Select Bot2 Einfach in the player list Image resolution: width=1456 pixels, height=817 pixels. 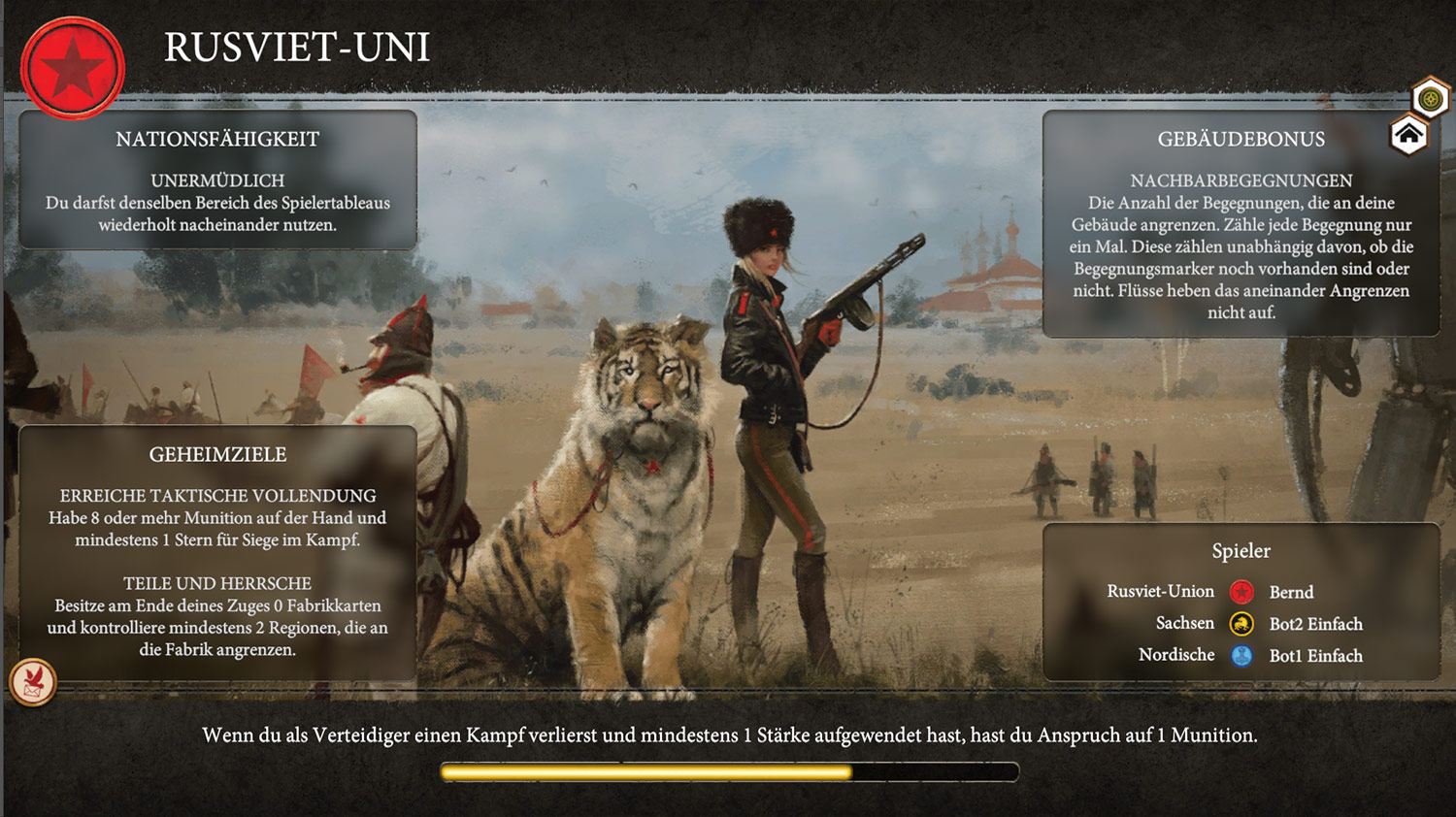tap(1315, 624)
